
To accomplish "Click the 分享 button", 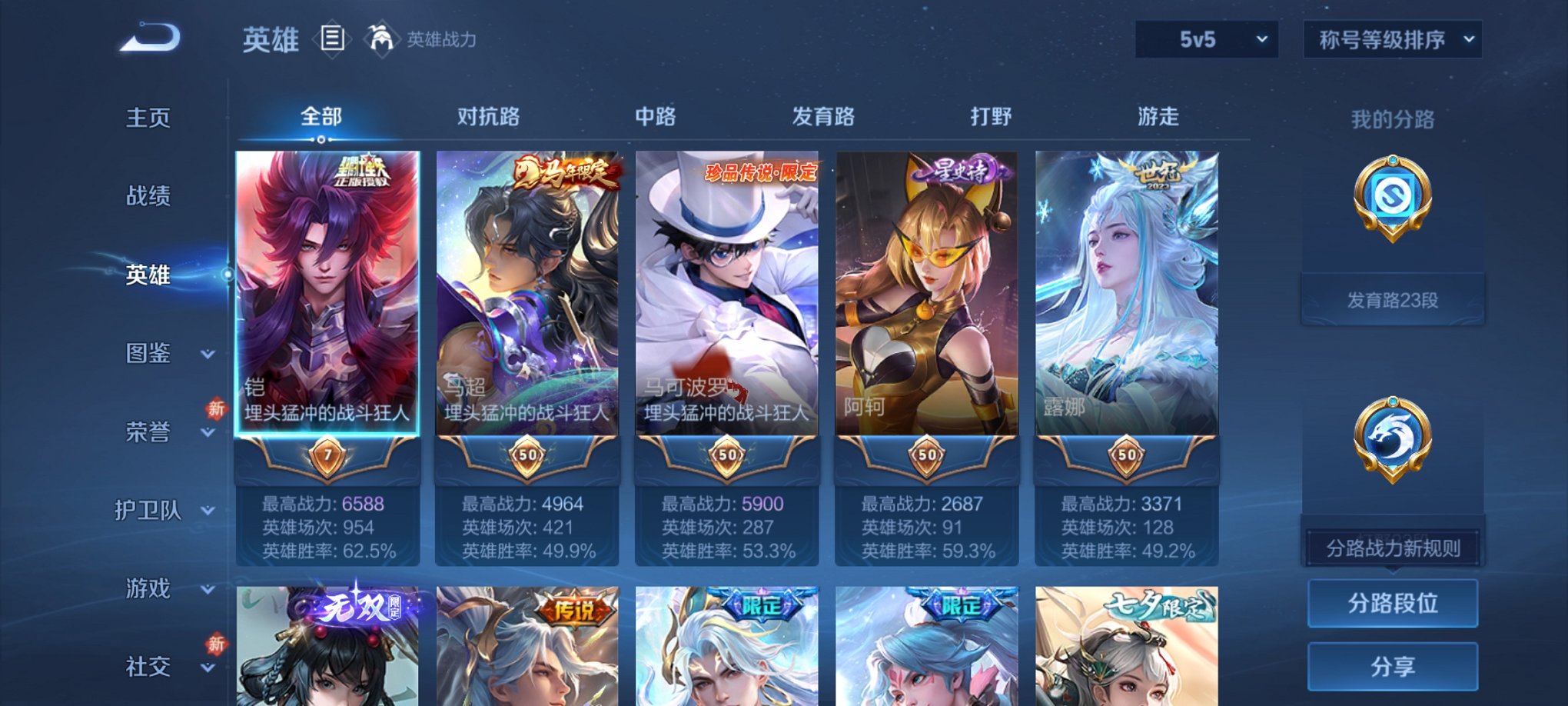I will pos(1392,668).
